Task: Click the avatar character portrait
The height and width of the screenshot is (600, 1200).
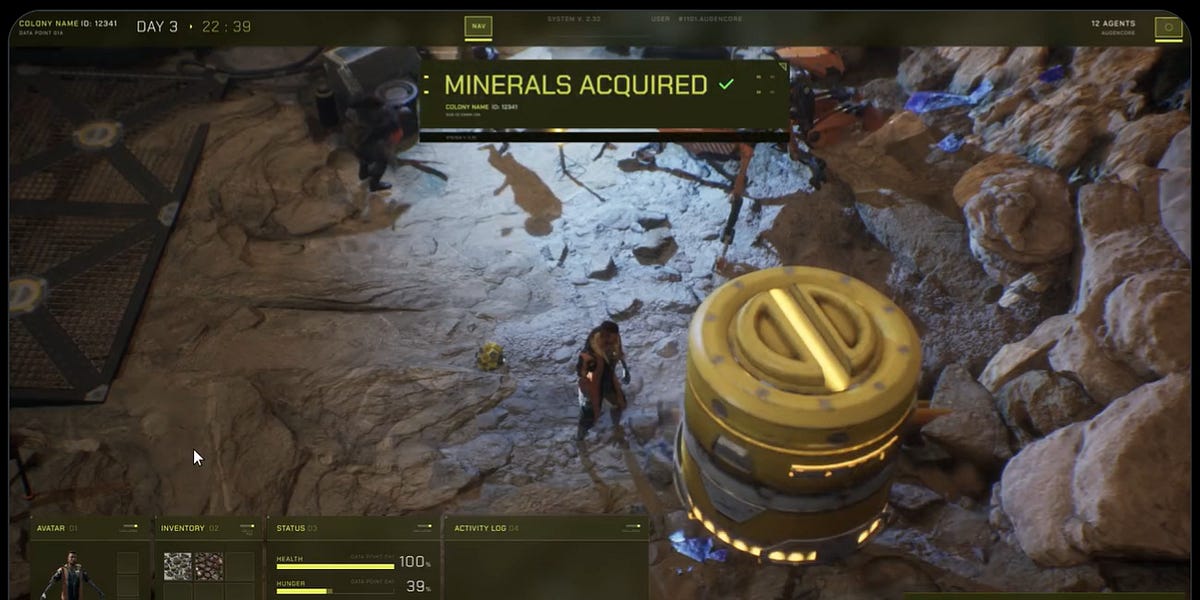Action: pyautogui.click(x=71, y=576)
